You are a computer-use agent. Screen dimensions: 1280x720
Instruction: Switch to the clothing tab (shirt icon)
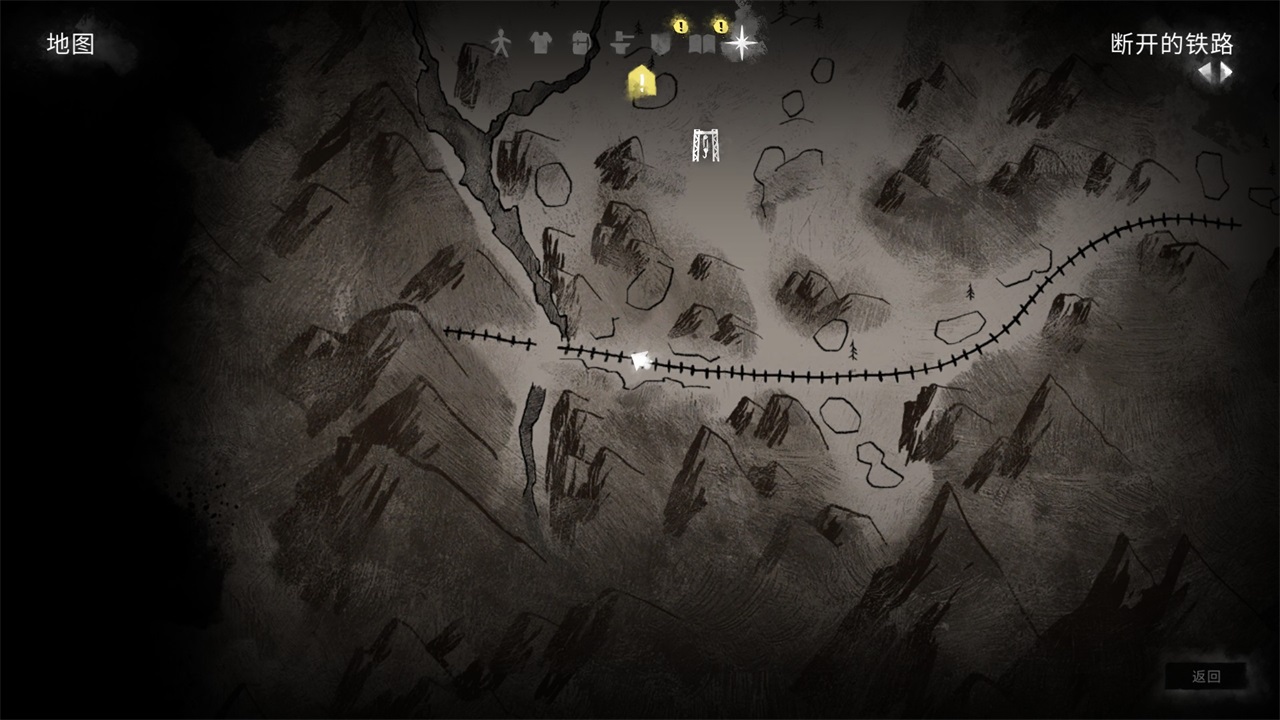pos(540,43)
